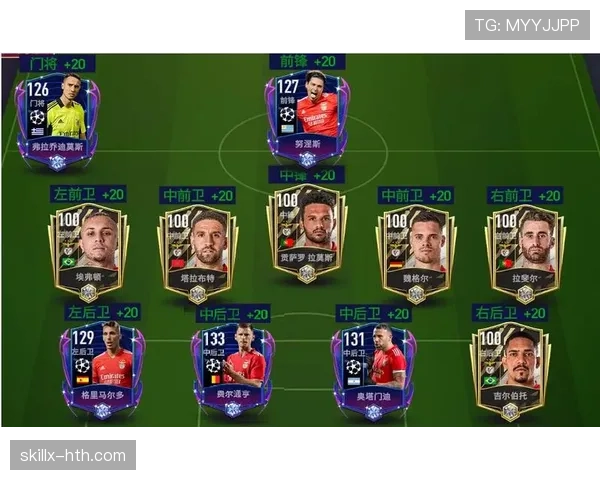
Task: Choose the 右前卫 player card 拉斐尔
Action: [524, 248]
